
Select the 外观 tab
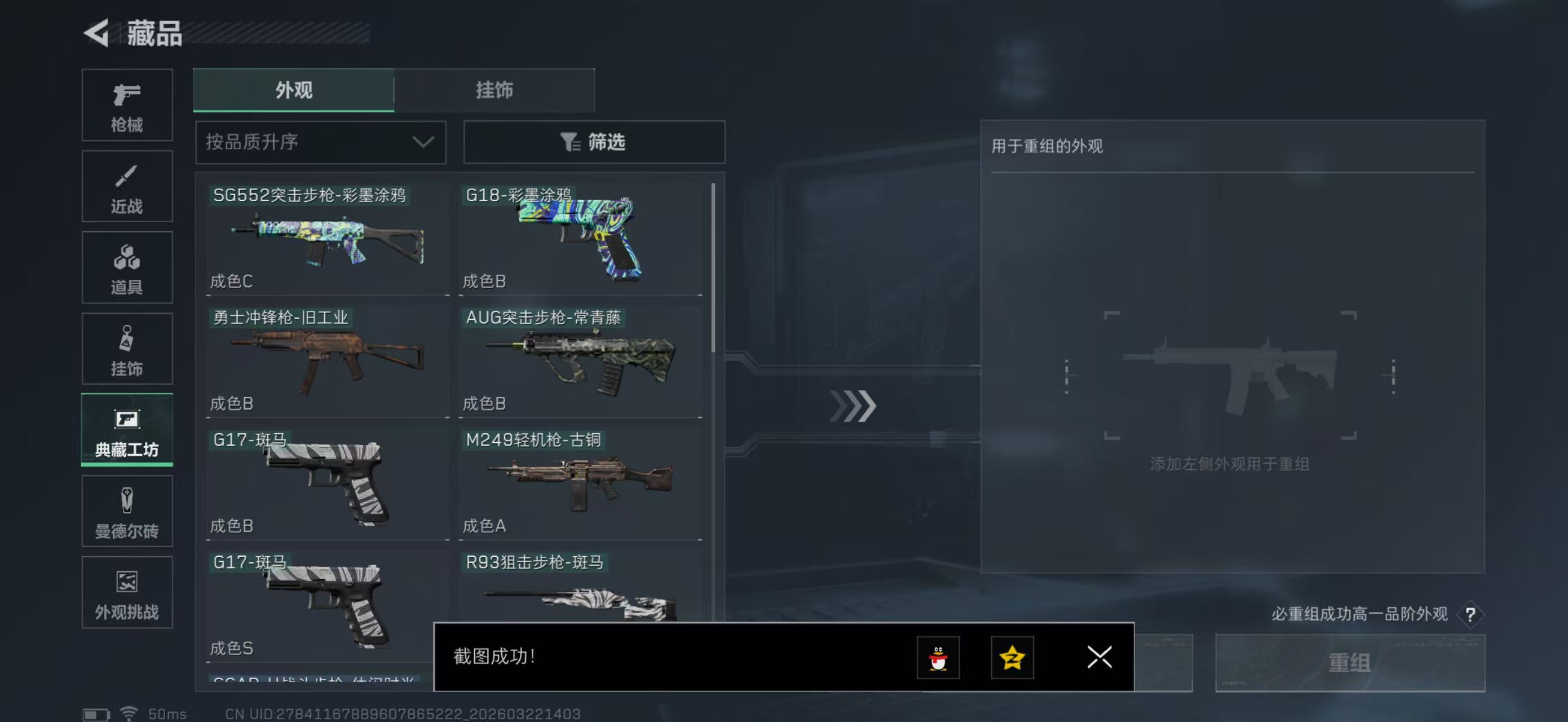[293, 90]
